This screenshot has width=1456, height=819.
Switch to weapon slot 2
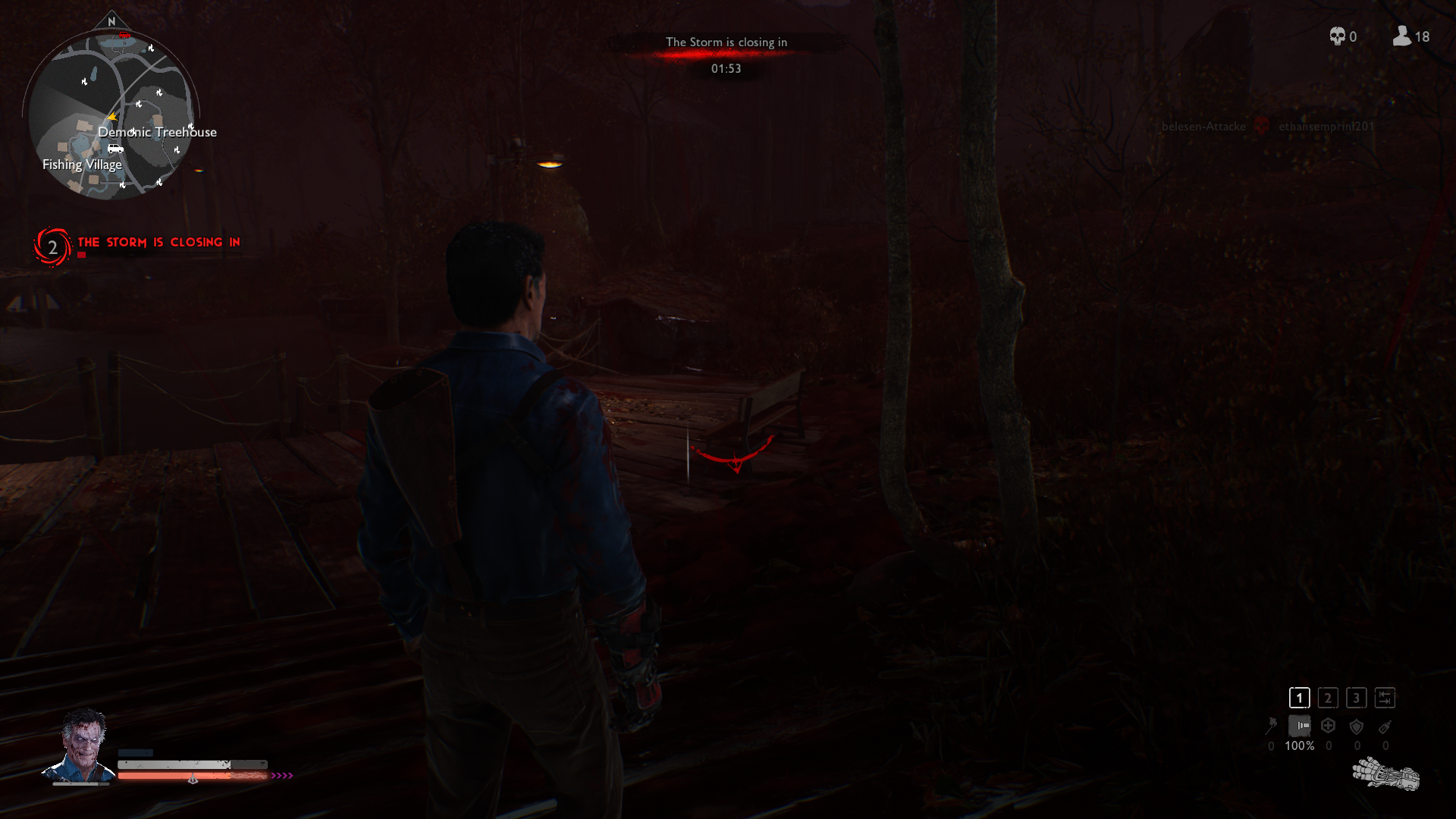pyautogui.click(x=1328, y=698)
